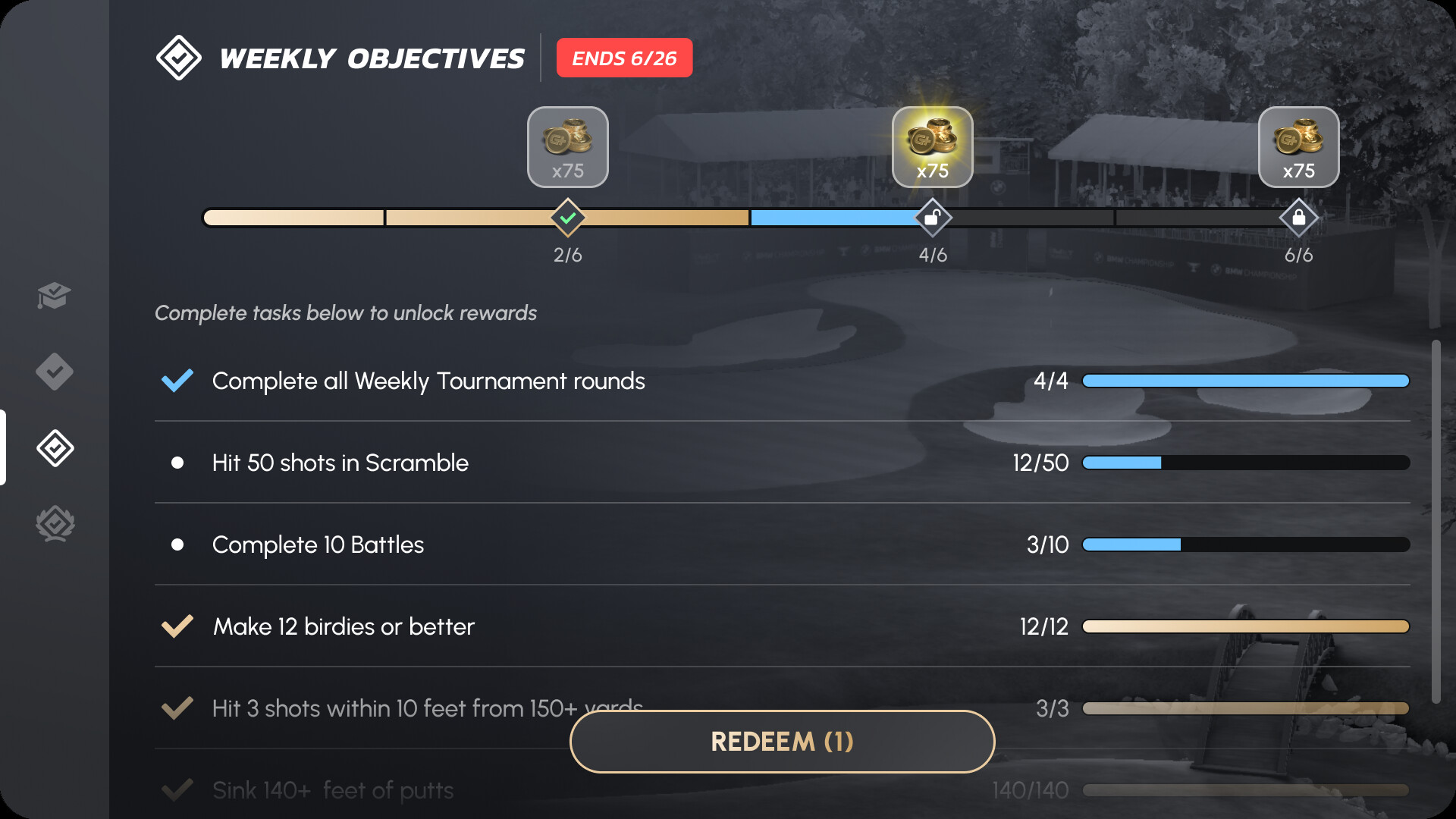Claim the first x75 coin reward
1456x819 pixels.
(567, 146)
